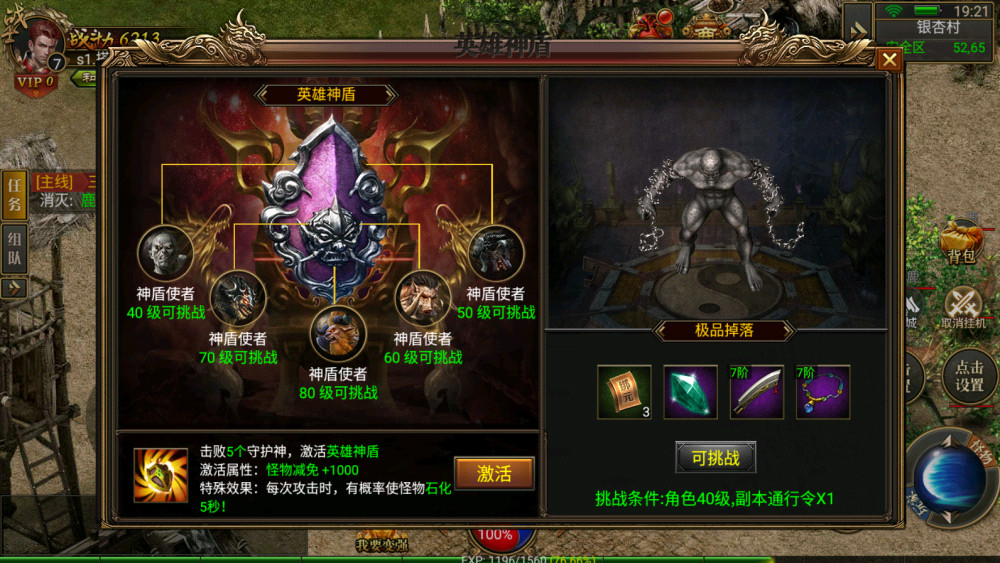Select the level 70 shield envoy portrait

click(x=237, y=297)
